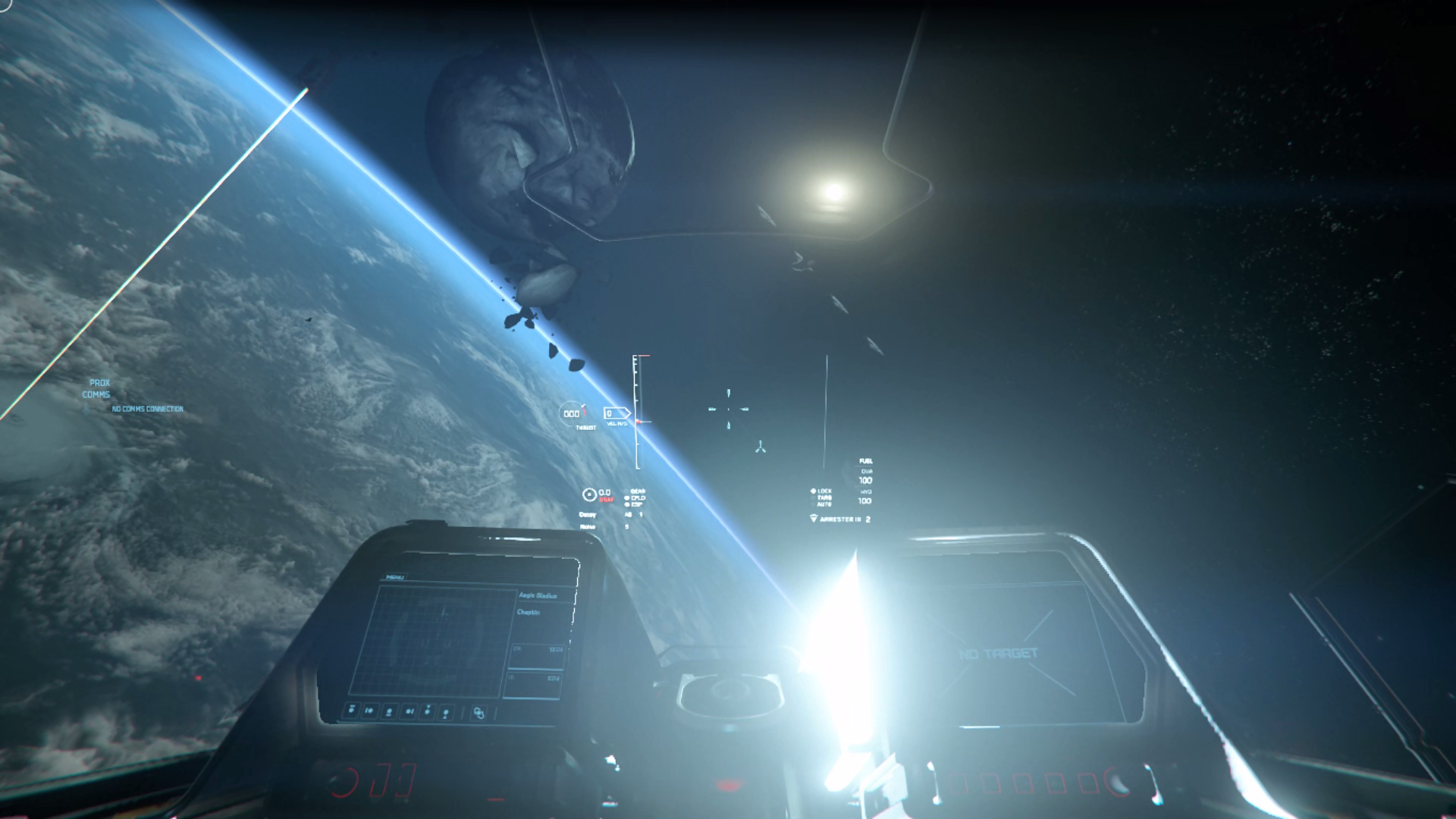The height and width of the screenshot is (819, 1456).
Task: Adjust the velocity gauge slider on the HUD
Action: [x=638, y=422]
